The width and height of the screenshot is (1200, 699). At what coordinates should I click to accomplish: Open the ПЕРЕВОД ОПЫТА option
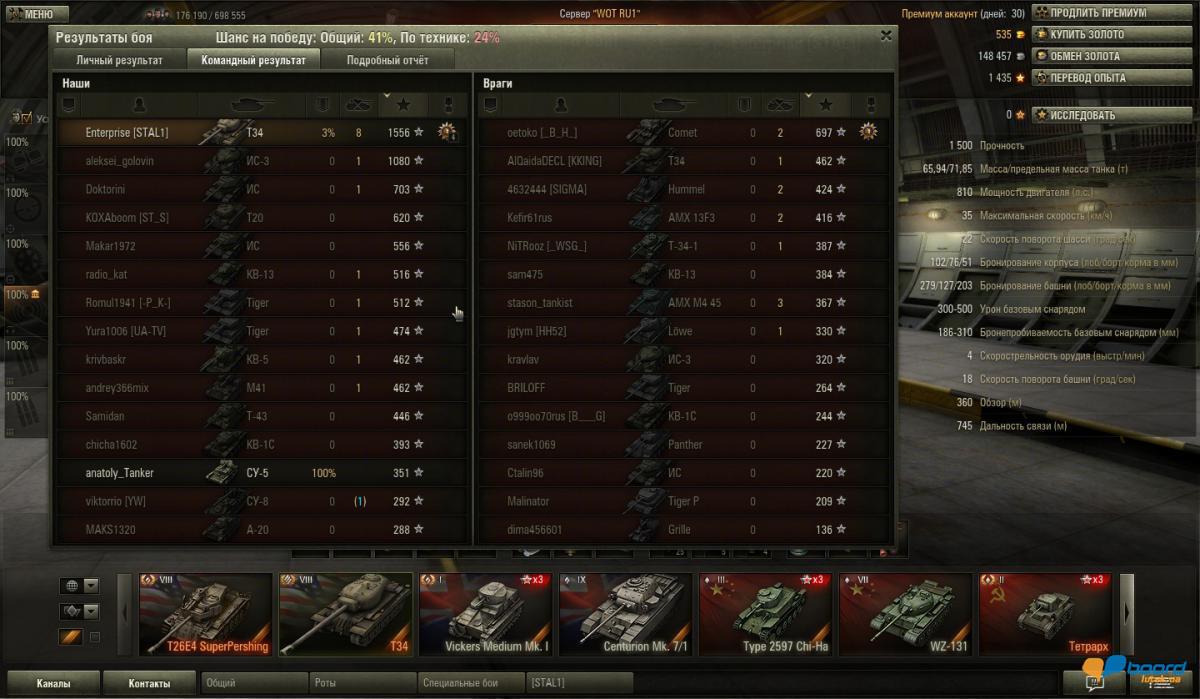(1087, 77)
